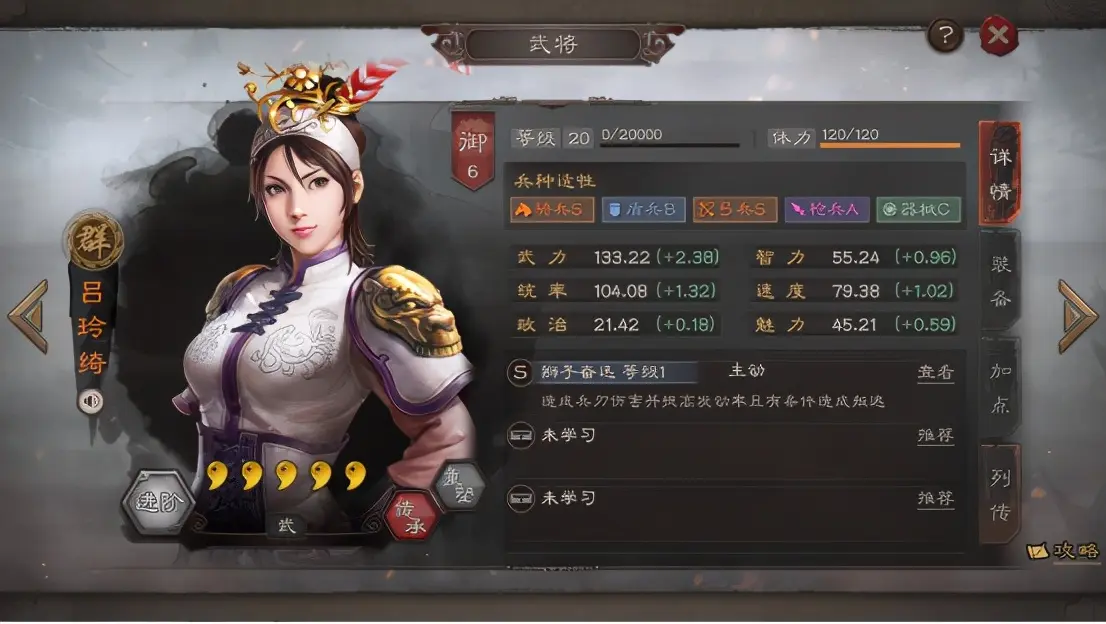The height and width of the screenshot is (624, 1106).
Task: Open the question mark help button
Action: pyautogui.click(x=945, y=37)
